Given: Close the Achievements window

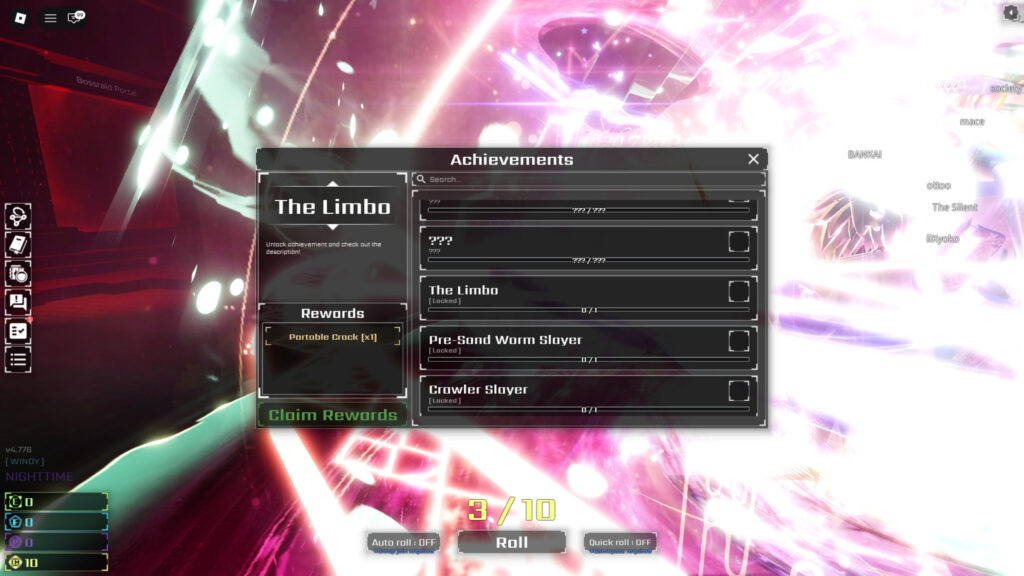Looking at the screenshot, I should pos(753,159).
